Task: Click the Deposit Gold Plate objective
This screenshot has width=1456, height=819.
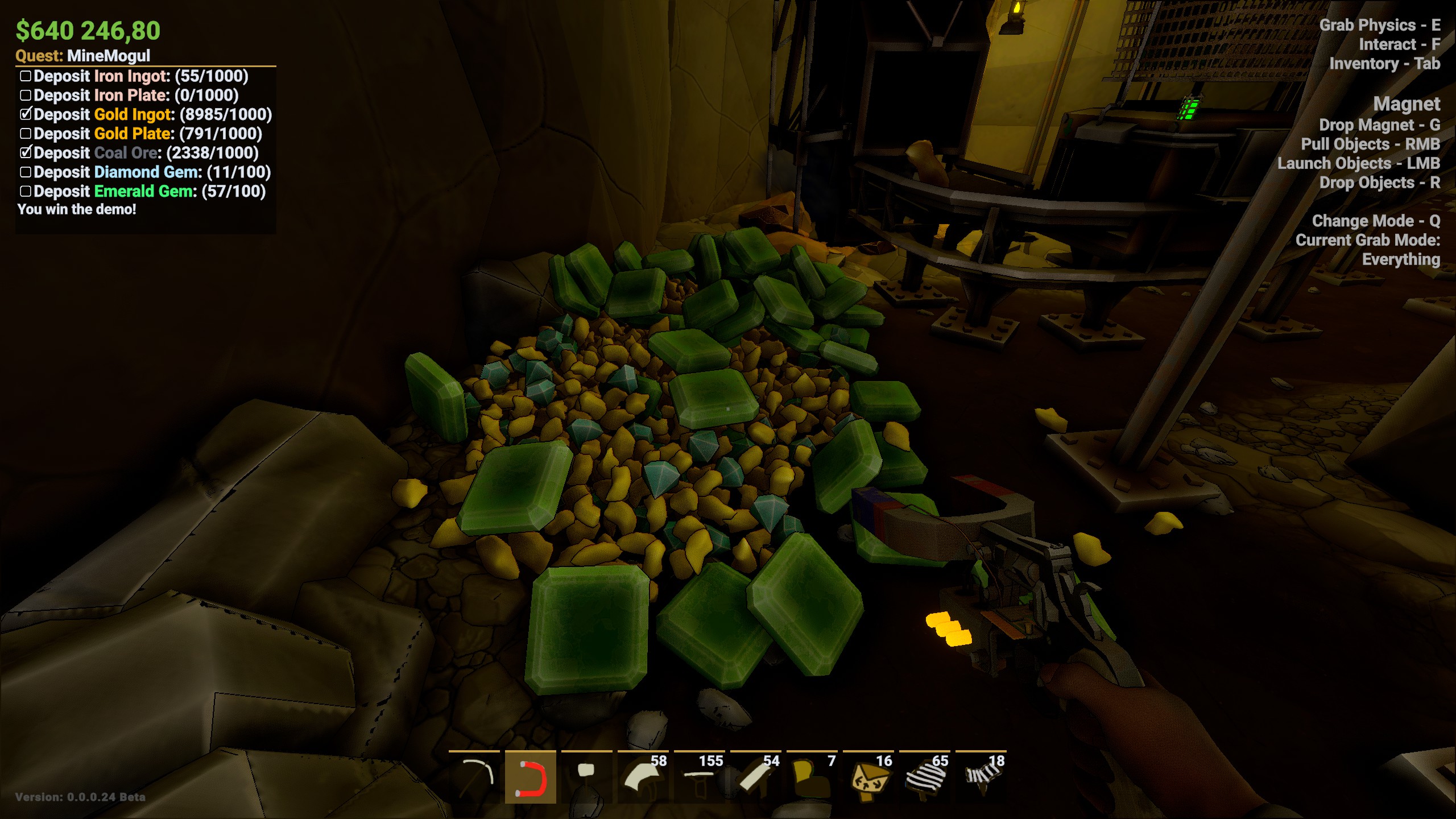Action: pos(147,134)
